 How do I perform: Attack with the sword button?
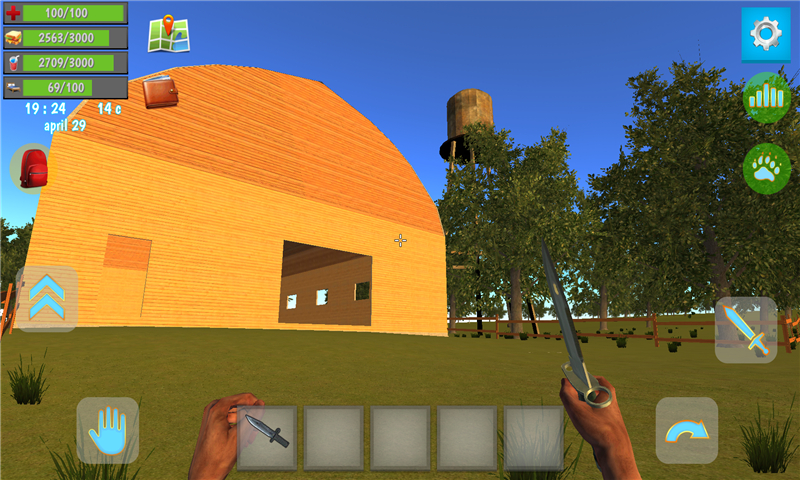coord(746,330)
